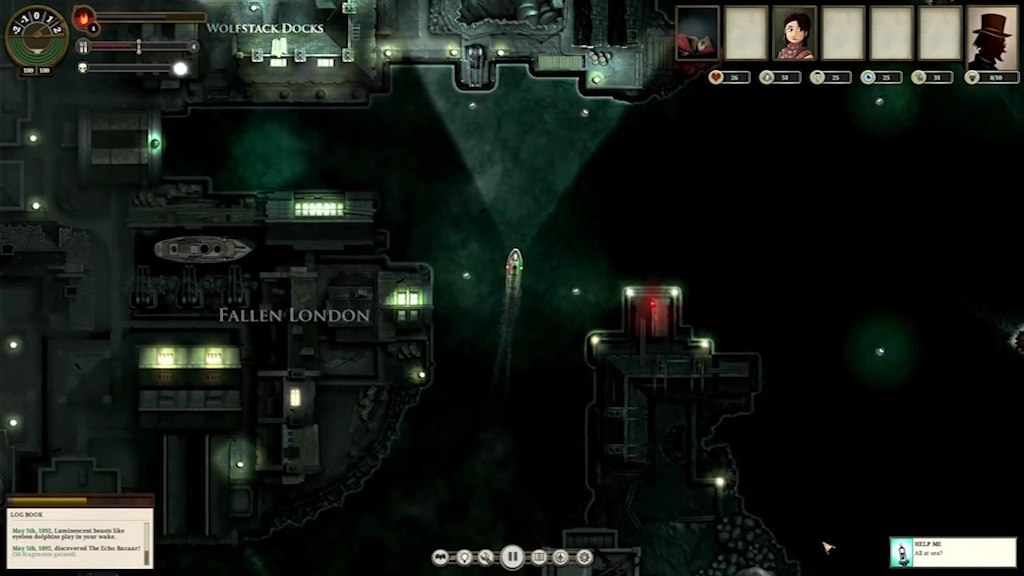This screenshot has width=1024, height=576.
Task: Open the top-hat captain silhouette portrait
Action: [x=991, y=36]
